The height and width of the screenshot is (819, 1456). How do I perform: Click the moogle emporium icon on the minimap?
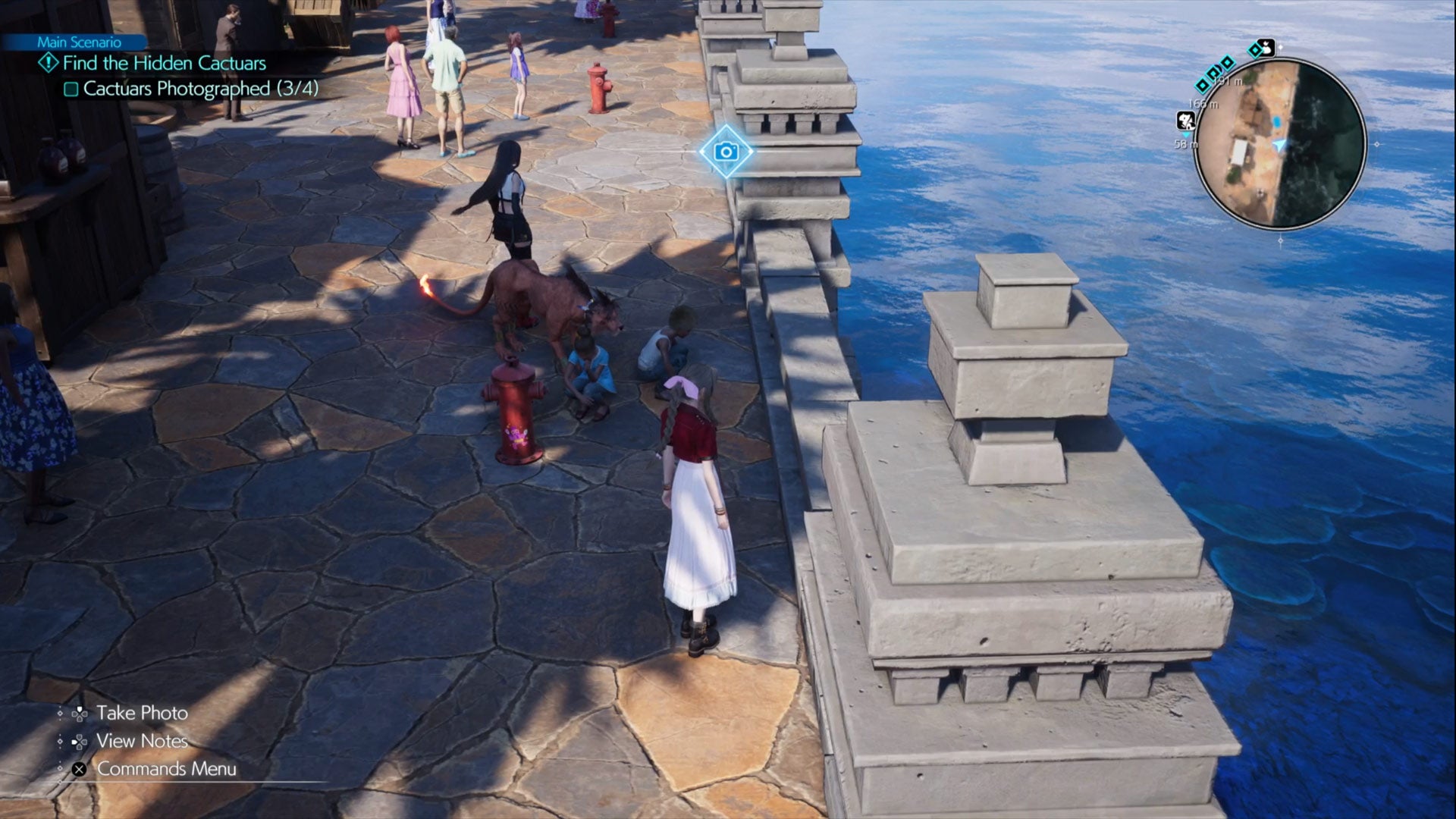[1266, 48]
